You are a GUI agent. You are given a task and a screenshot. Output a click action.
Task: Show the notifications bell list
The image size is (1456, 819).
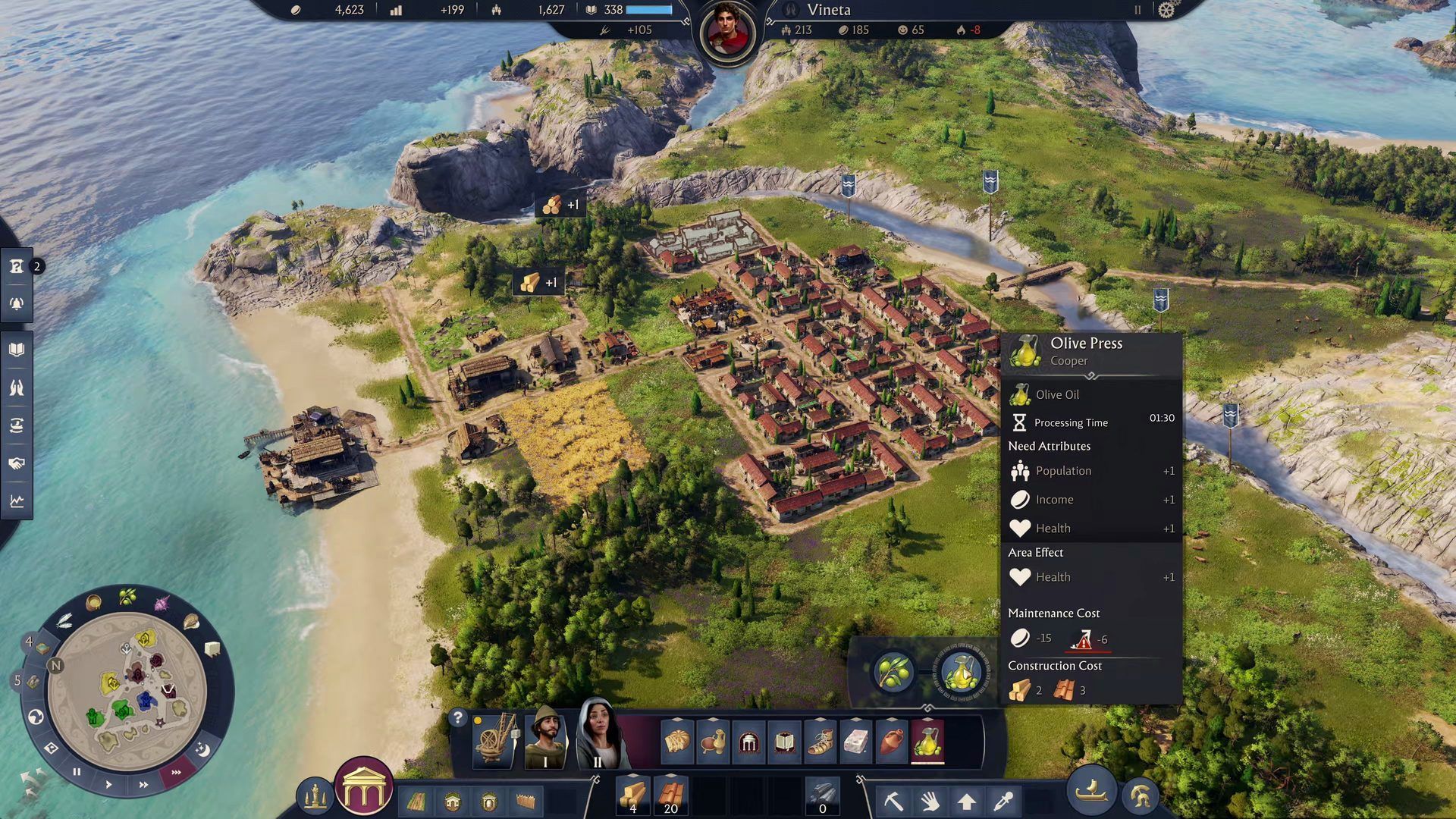[x=17, y=304]
